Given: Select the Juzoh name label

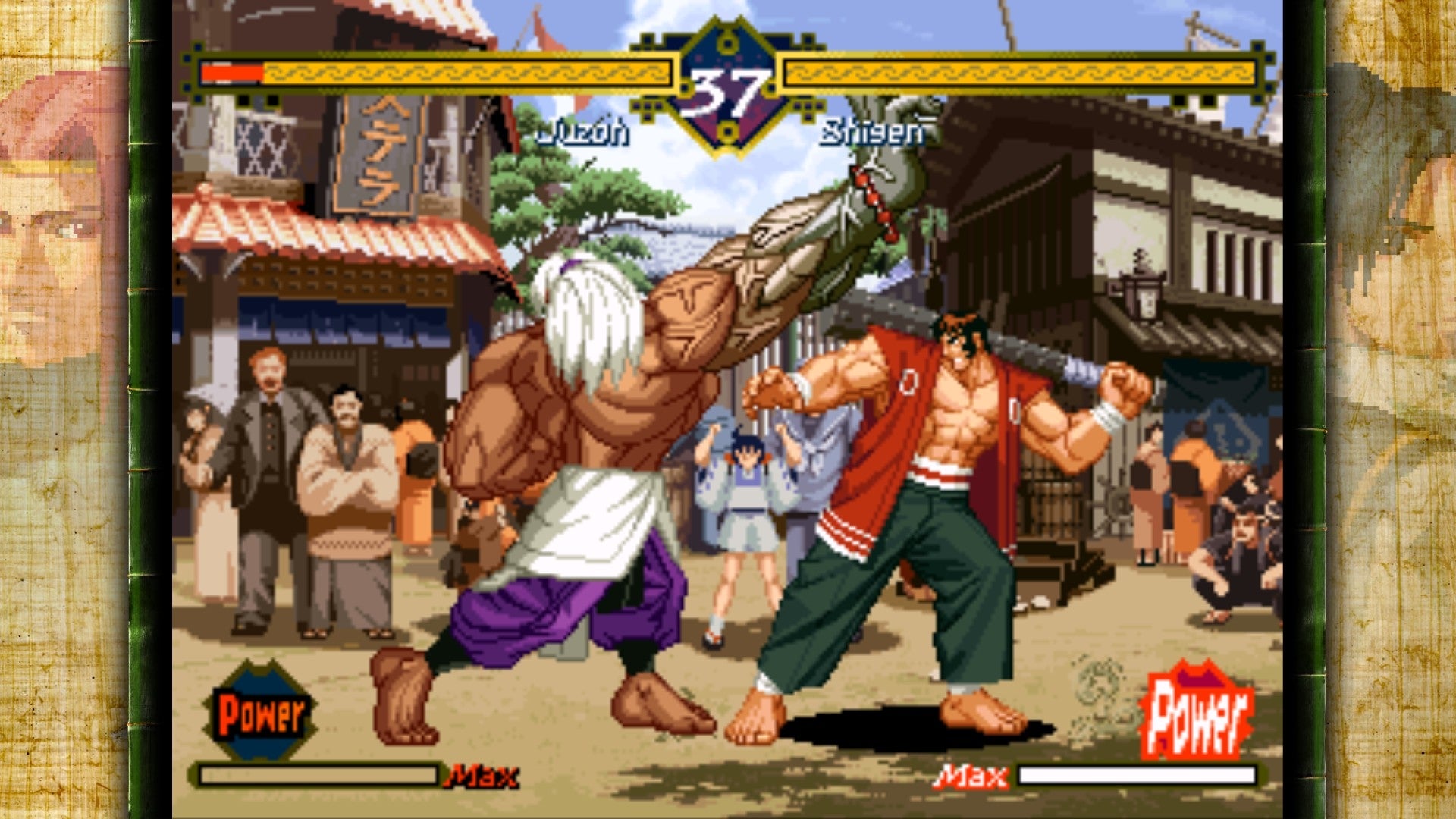Looking at the screenshot, I should click(x=584, y=130).
